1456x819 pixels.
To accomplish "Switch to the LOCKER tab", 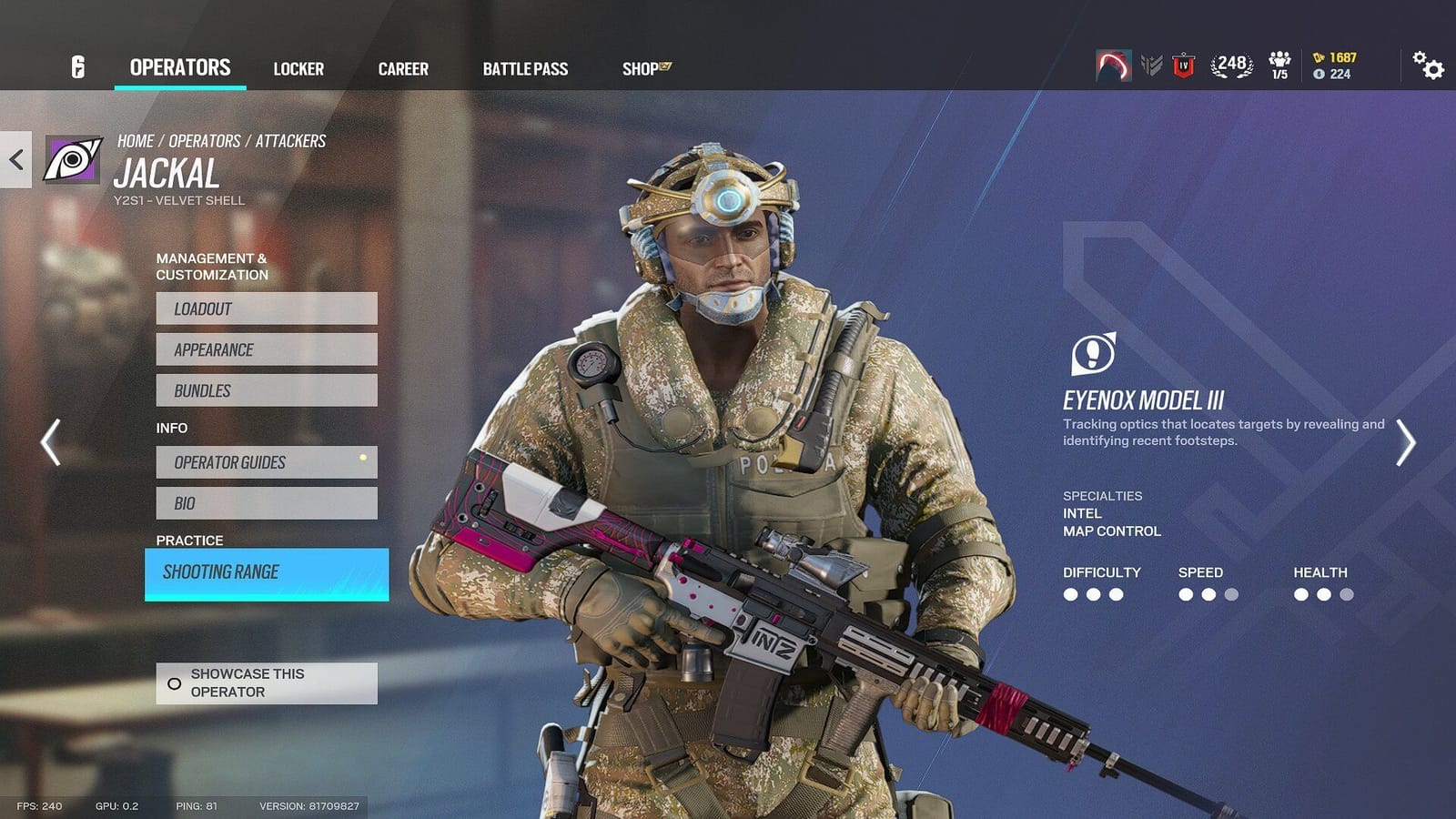I will pyautogui.click(x=300, y=68).
